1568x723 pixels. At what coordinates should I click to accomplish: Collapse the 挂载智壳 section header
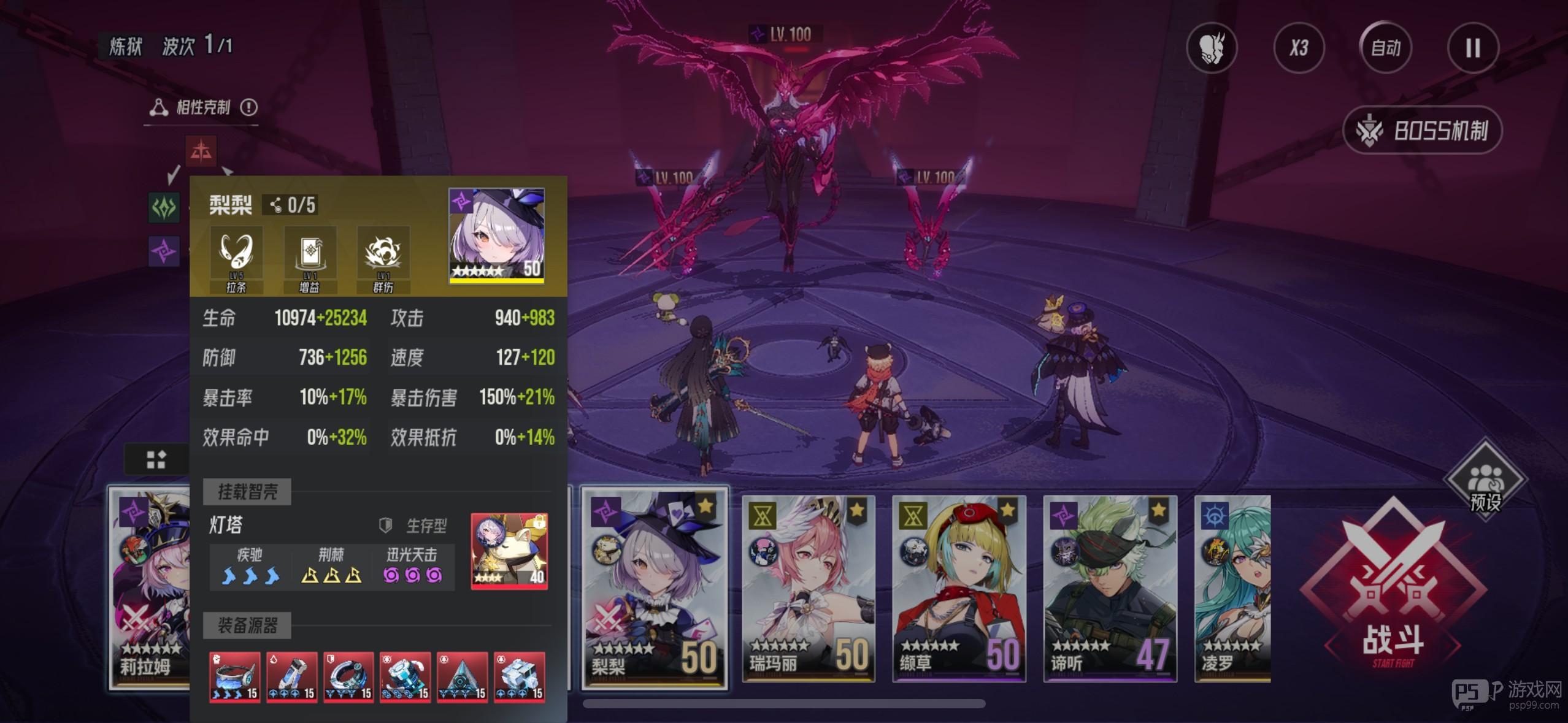tap(247, 491)
